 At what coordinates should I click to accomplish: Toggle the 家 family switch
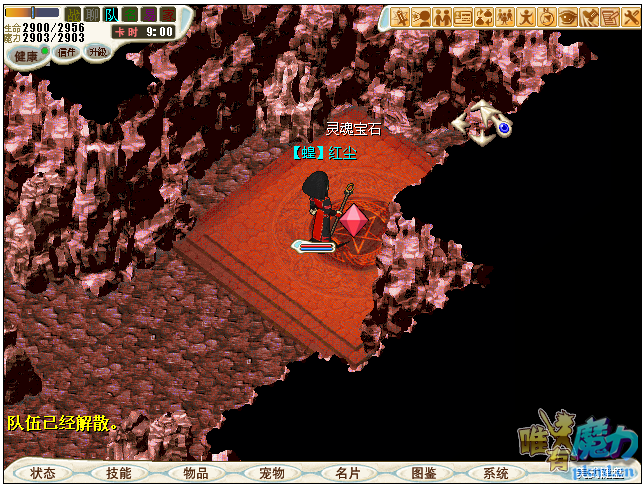point(168,15)
